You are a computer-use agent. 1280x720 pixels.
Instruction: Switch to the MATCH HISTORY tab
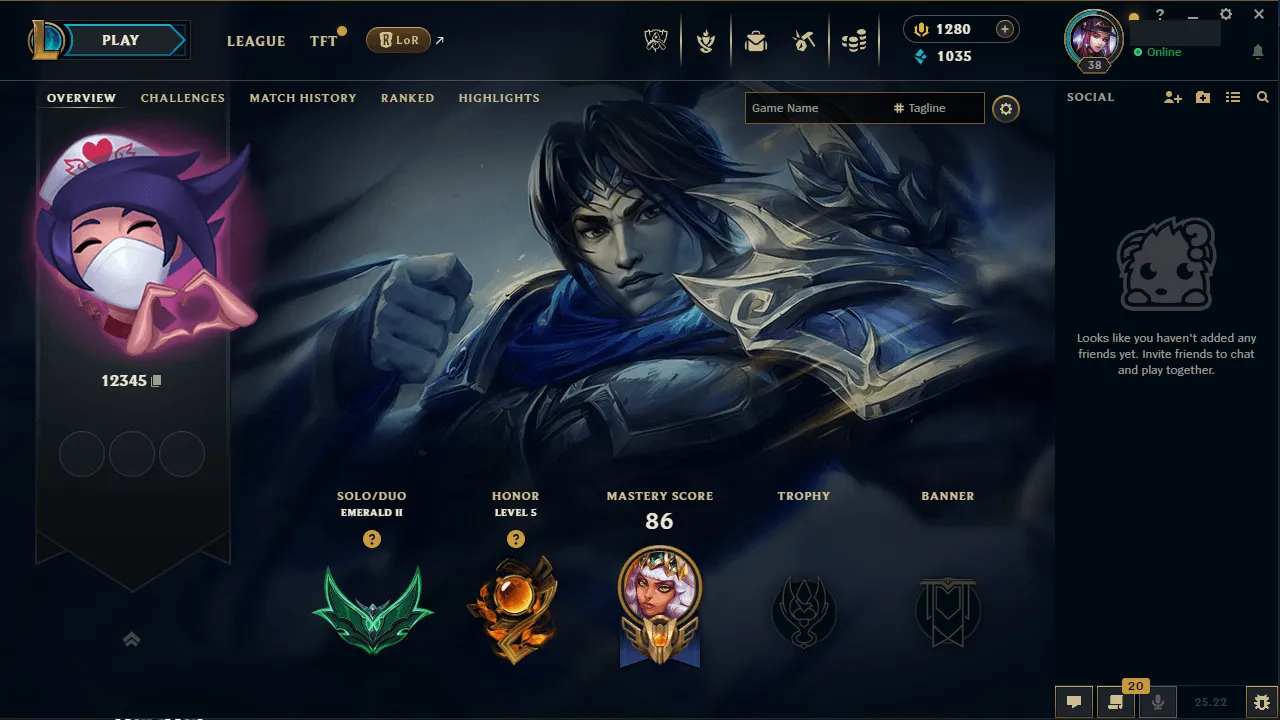point(303,98)
